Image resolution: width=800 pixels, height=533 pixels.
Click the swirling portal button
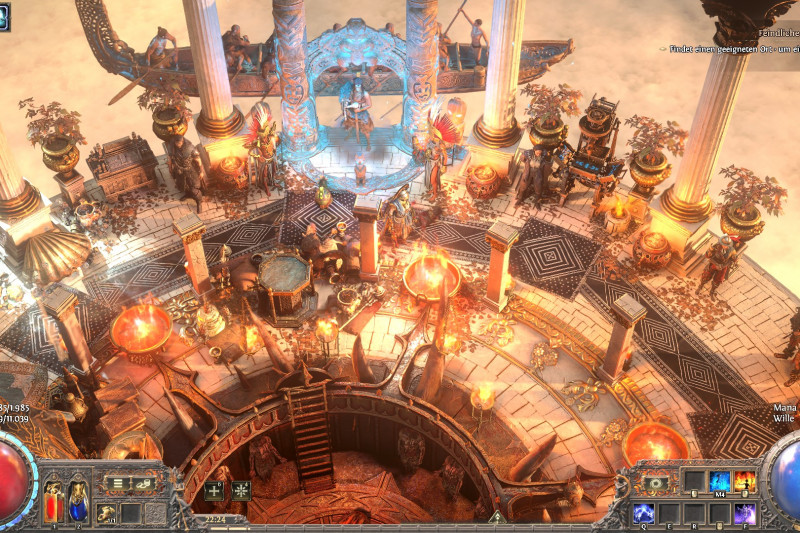click(x=656, y=483)
